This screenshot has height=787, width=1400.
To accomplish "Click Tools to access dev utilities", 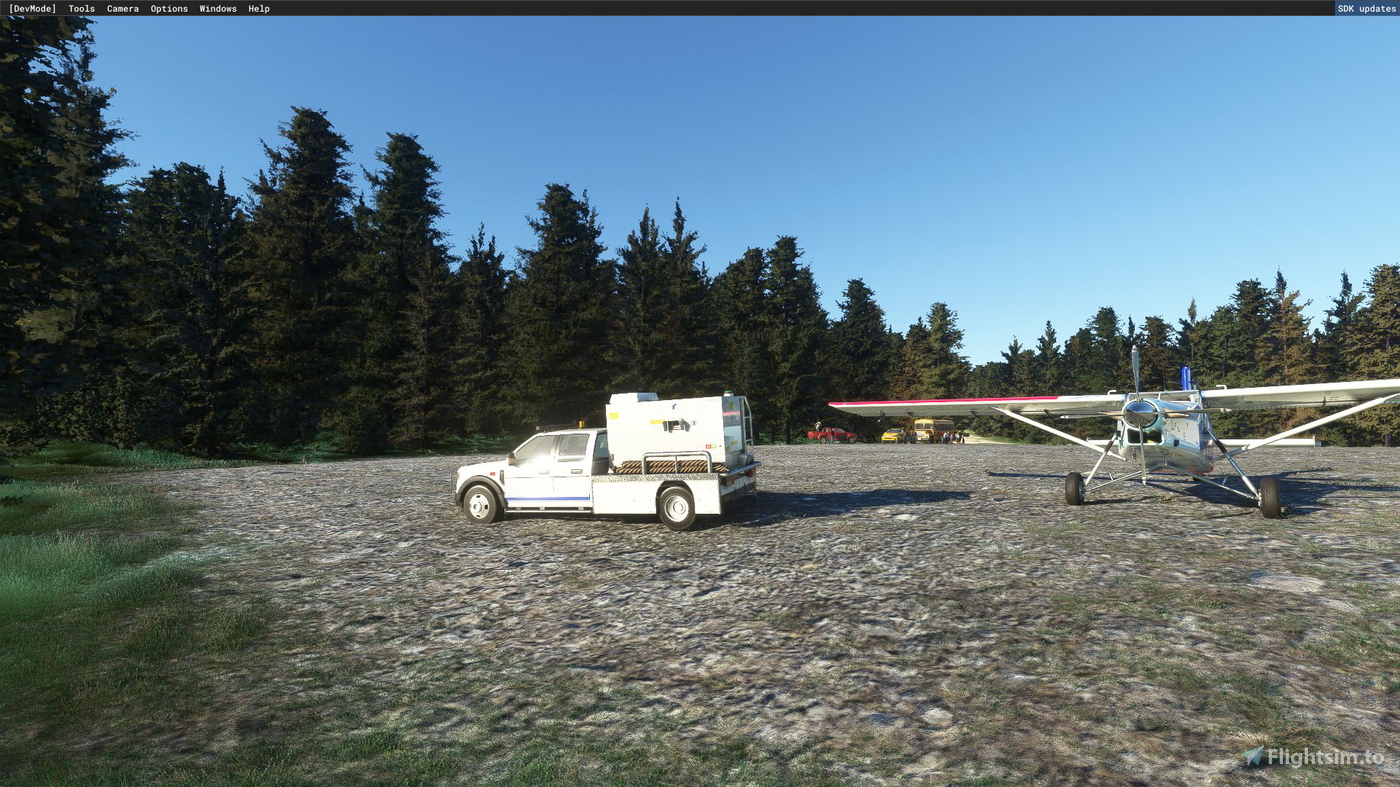I will click(80, 8).
